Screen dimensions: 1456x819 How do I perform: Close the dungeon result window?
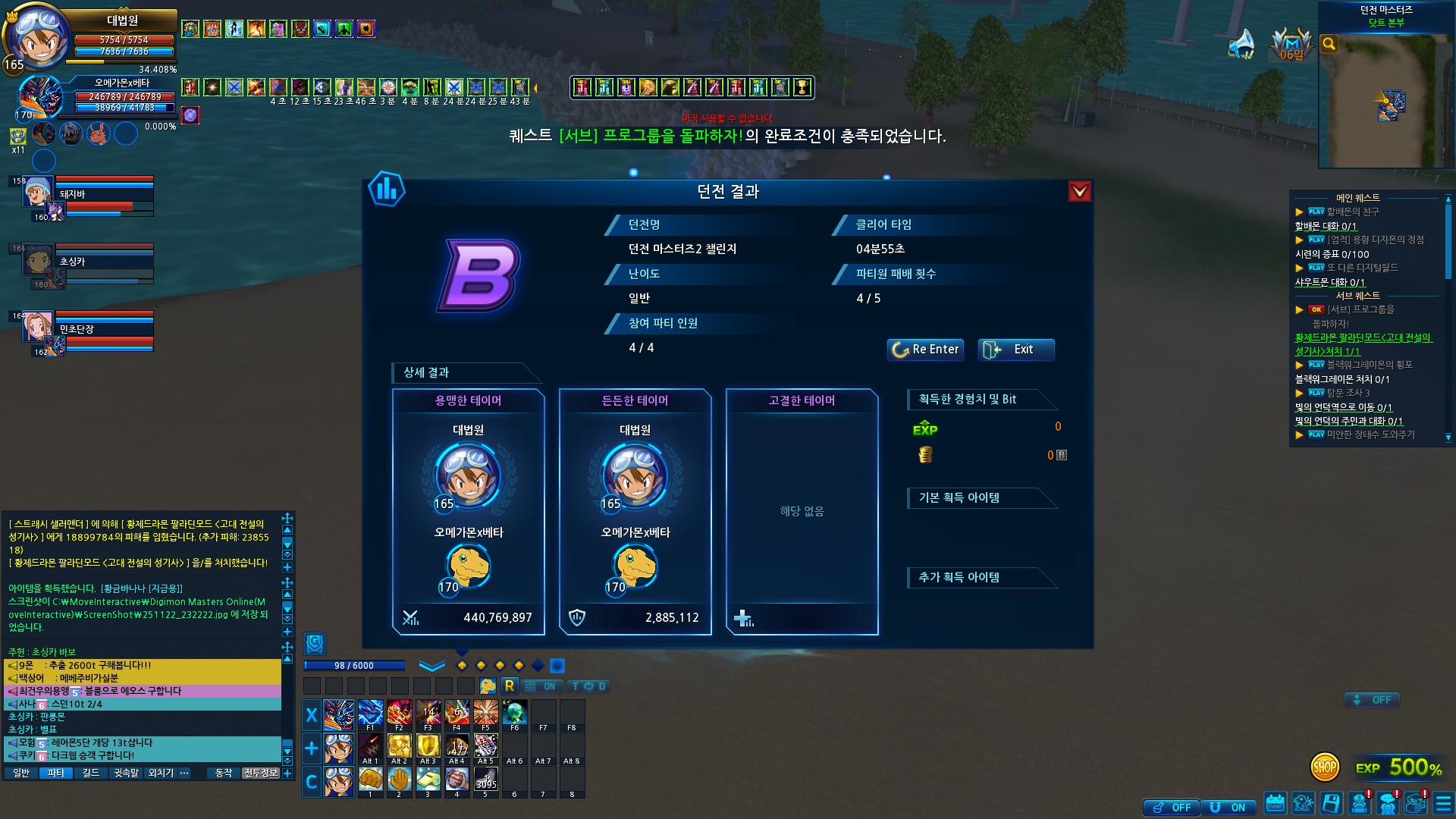[x=1079, y=191]
